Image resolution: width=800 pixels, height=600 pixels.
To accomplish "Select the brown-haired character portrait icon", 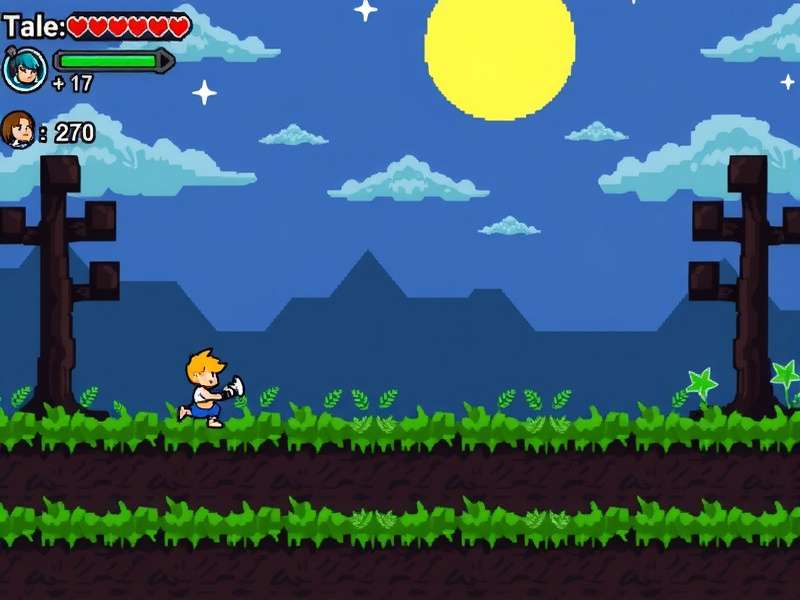I will 18,130.
